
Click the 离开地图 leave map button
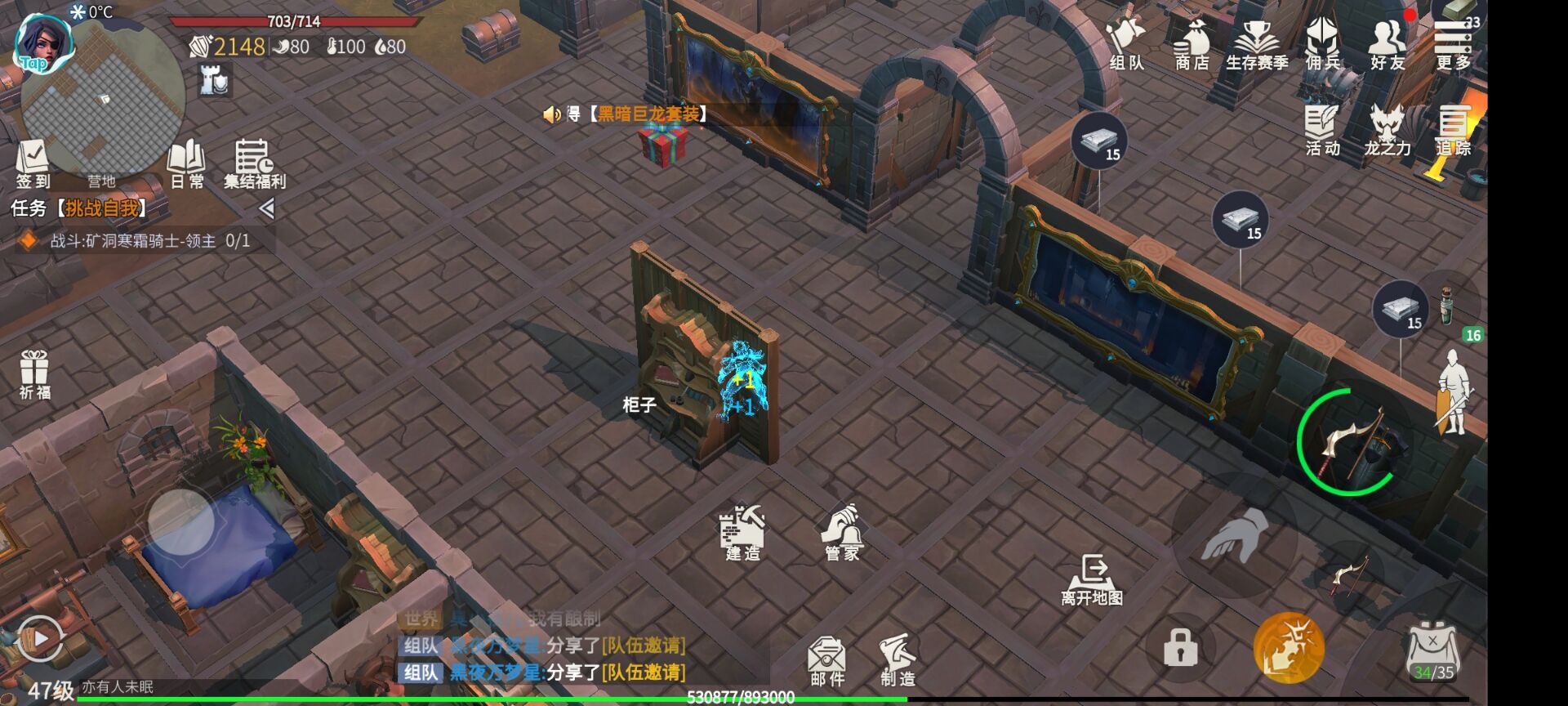[1092, 579]
